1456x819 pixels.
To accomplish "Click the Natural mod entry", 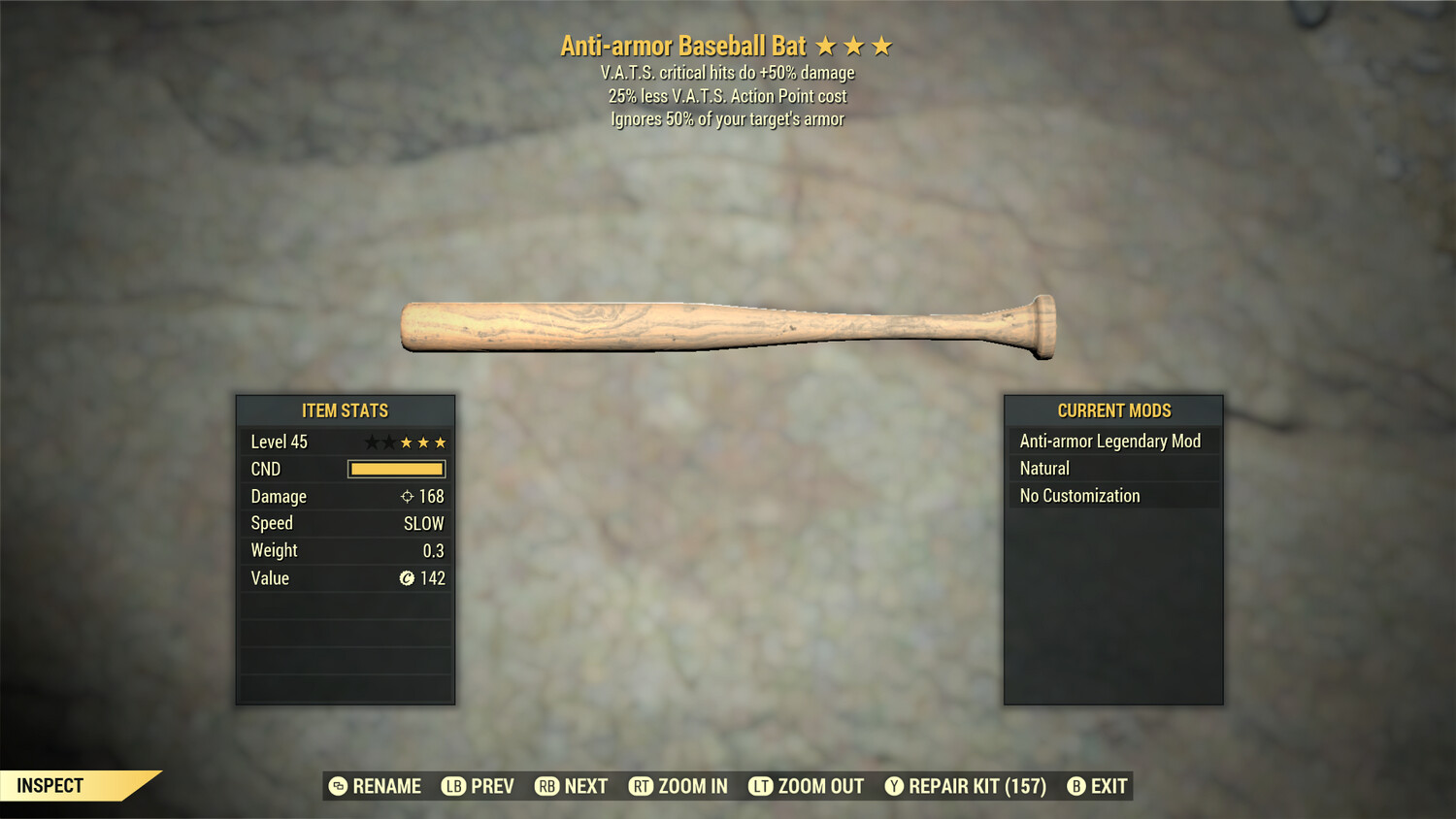I will pyautogui.click(x=1112, y=469).
